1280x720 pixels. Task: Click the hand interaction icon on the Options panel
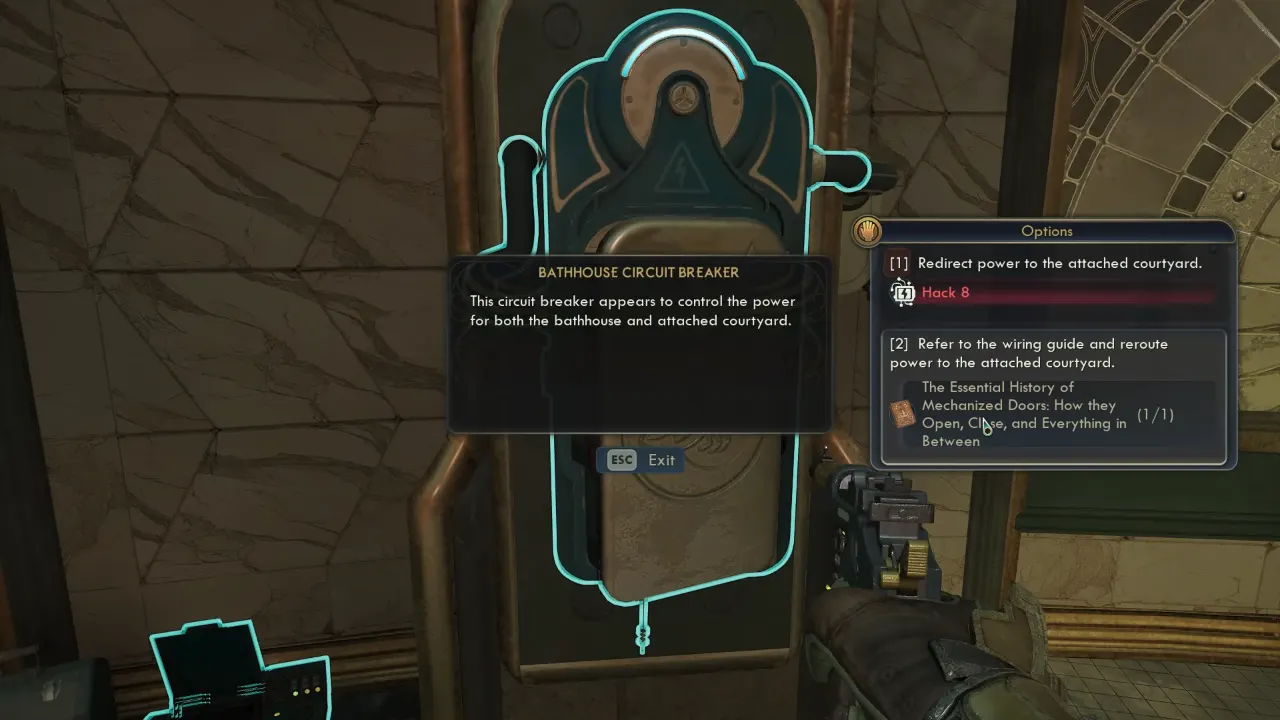(x=864, y=231)
